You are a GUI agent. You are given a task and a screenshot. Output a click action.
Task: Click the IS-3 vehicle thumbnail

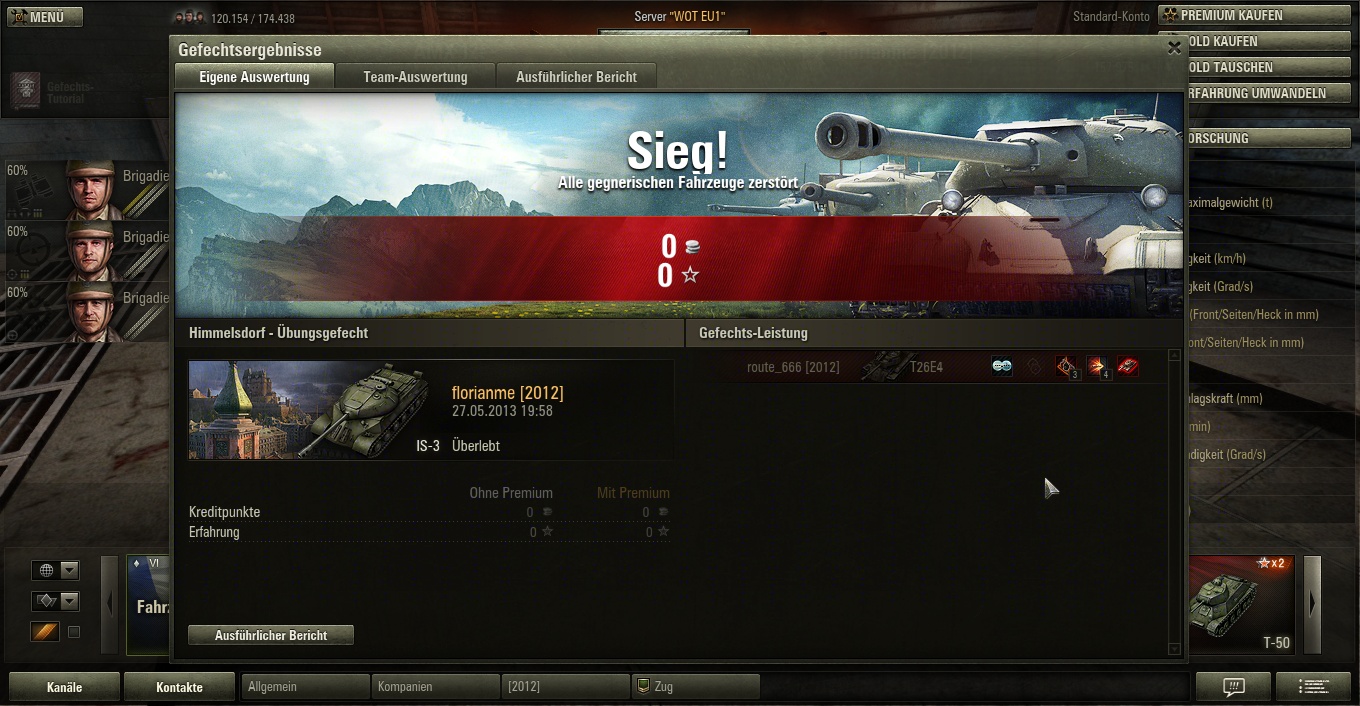[315, 410]
